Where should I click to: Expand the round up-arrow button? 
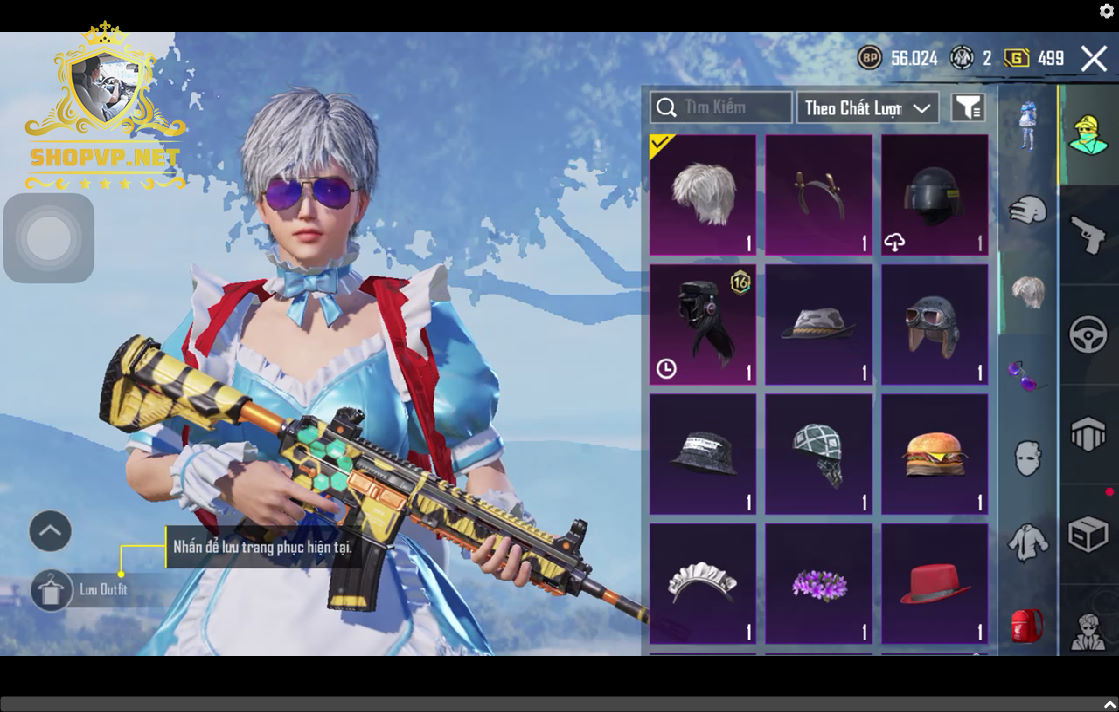(51, 531)
